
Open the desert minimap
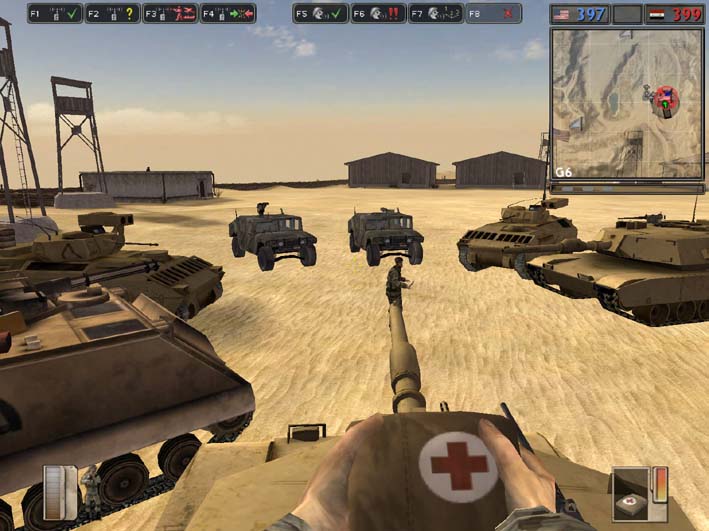[626, 102]
